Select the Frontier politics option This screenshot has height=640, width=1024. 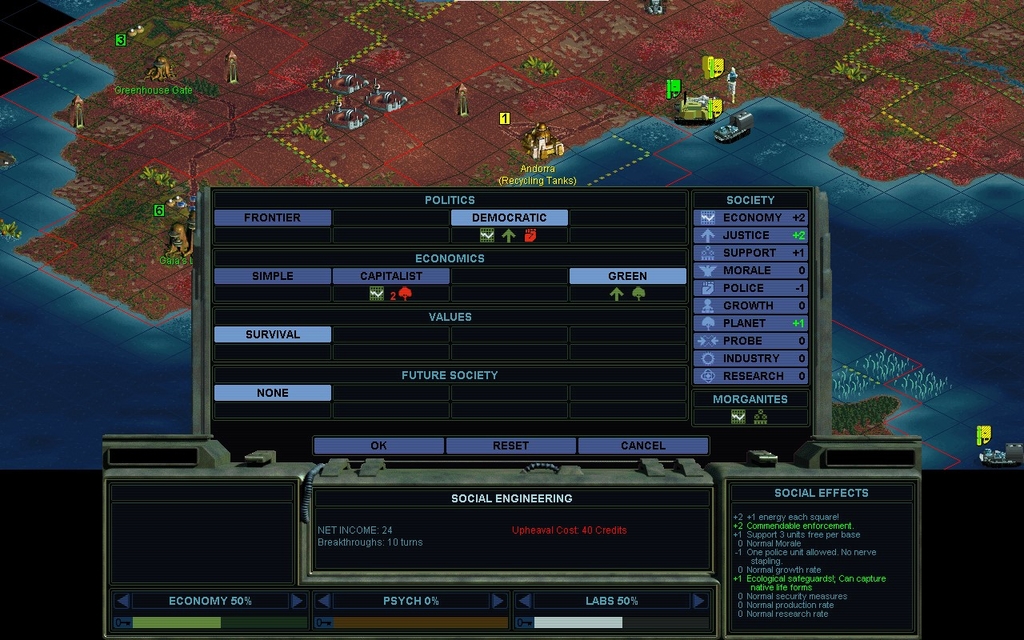tap(272, 217)
